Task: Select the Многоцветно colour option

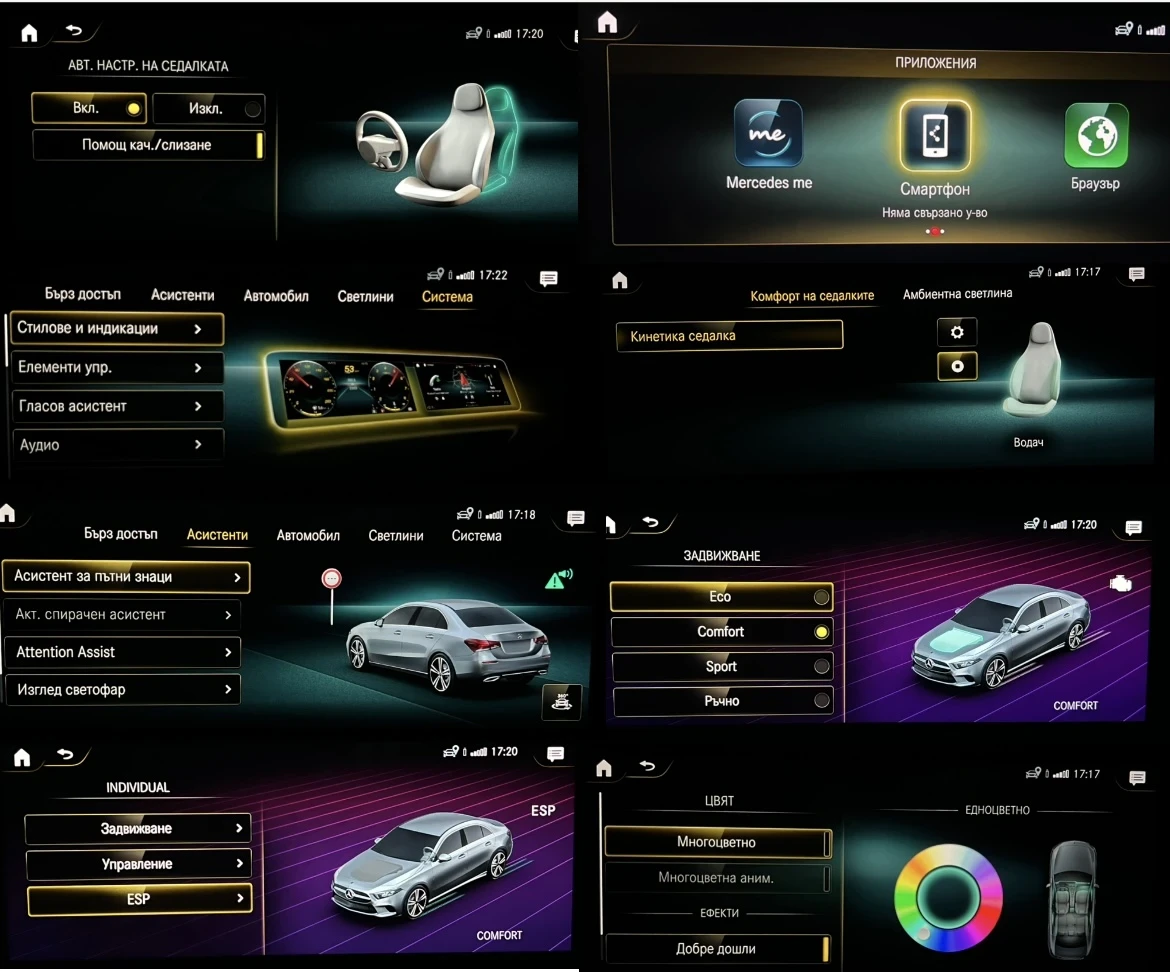Action: click(717, 842)
